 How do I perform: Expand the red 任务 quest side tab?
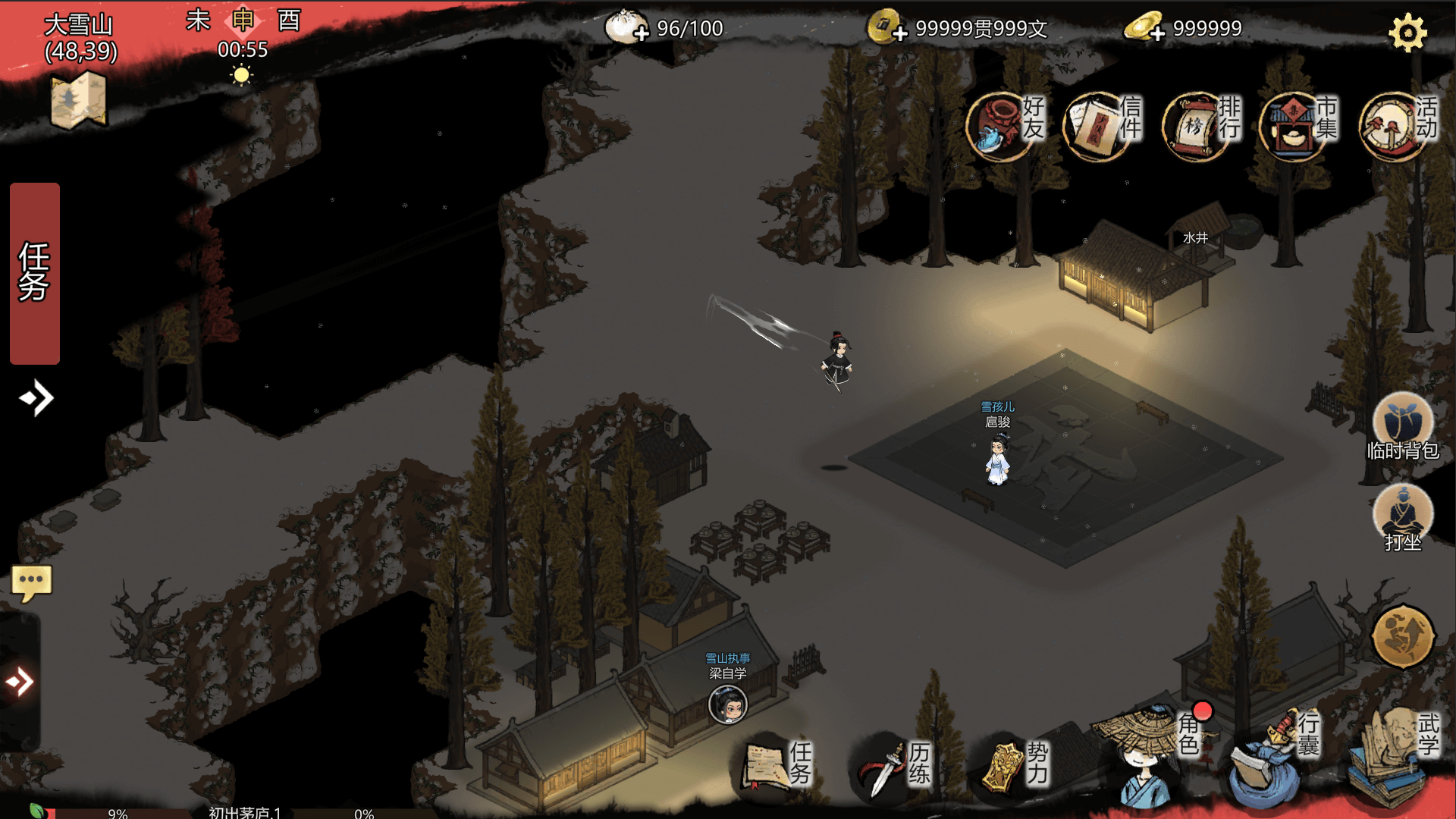click(x=35, y=273)
